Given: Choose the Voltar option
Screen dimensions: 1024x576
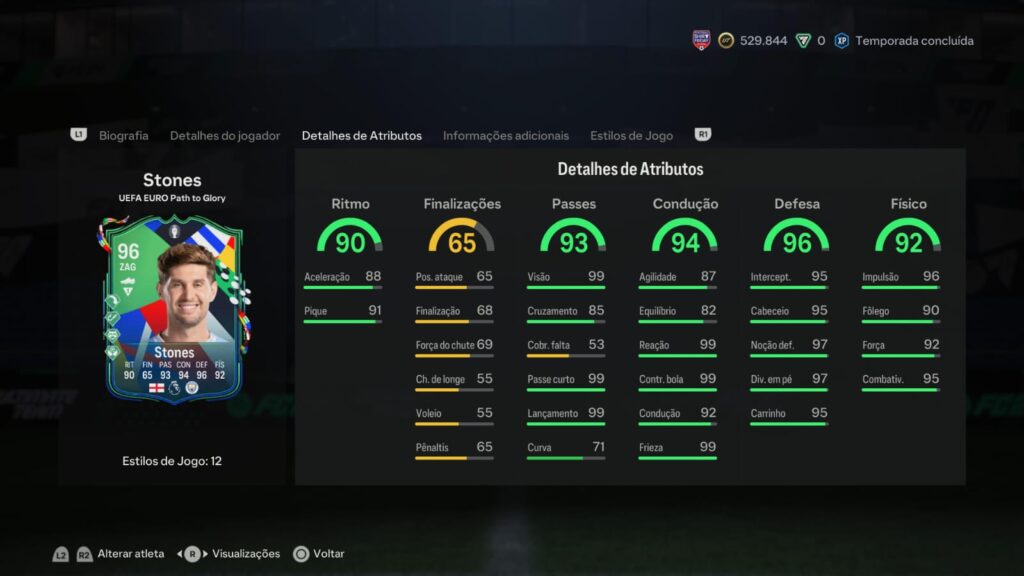Looking at the screenshot, I should click(328, 553).
